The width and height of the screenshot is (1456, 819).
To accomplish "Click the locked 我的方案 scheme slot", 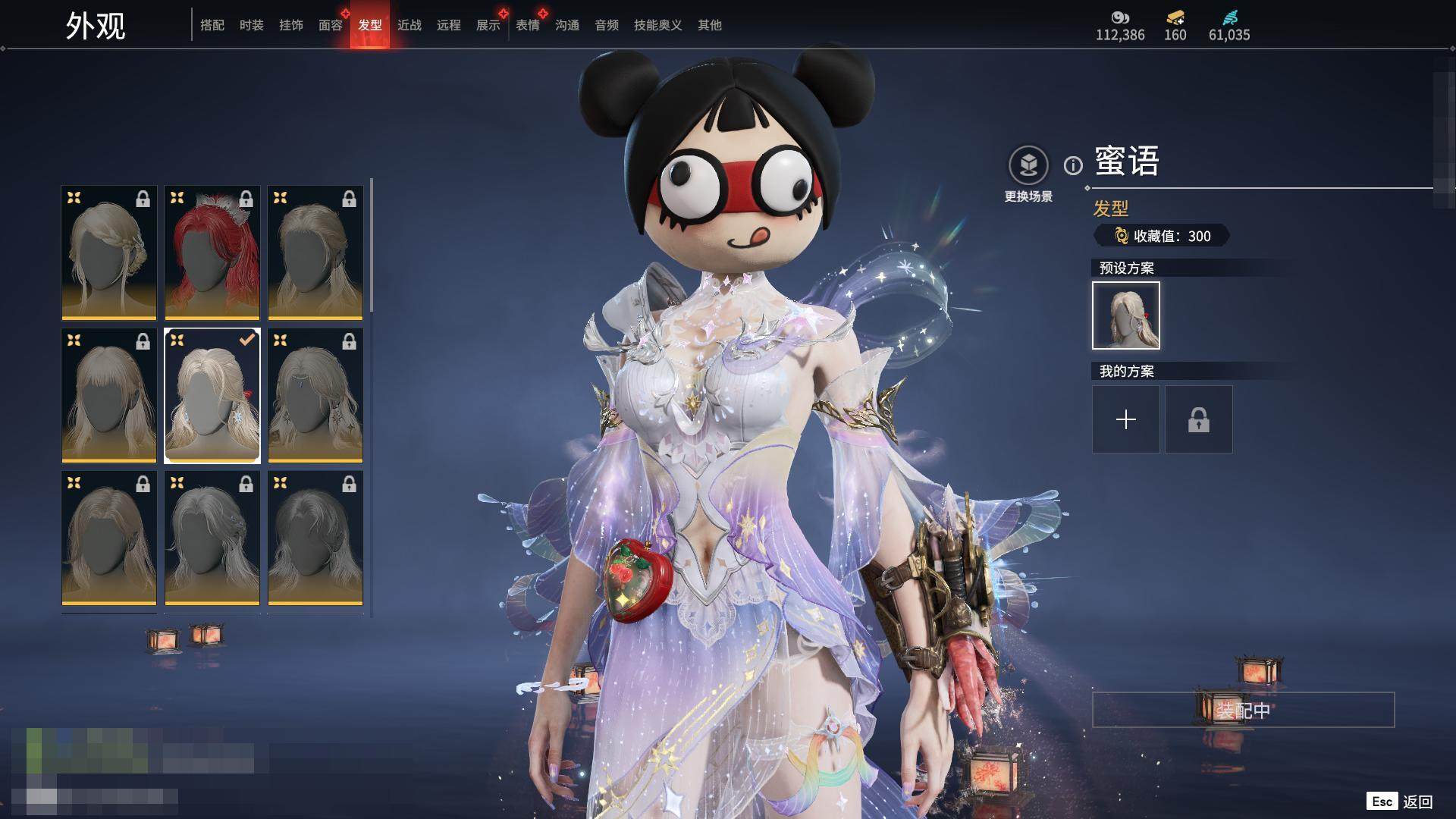I will coord(1199,419).
